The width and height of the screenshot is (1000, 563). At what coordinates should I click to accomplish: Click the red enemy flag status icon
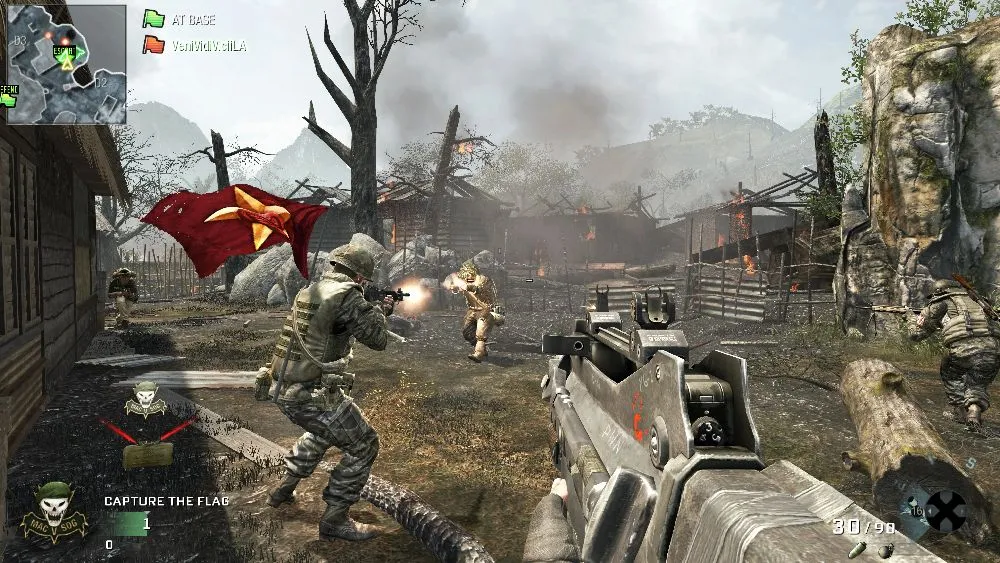[153, 45]
